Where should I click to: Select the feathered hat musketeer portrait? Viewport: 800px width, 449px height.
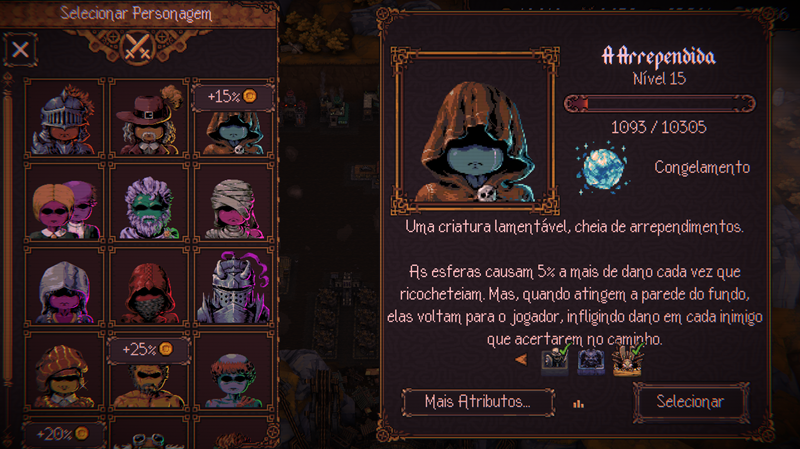click(148, 118)
